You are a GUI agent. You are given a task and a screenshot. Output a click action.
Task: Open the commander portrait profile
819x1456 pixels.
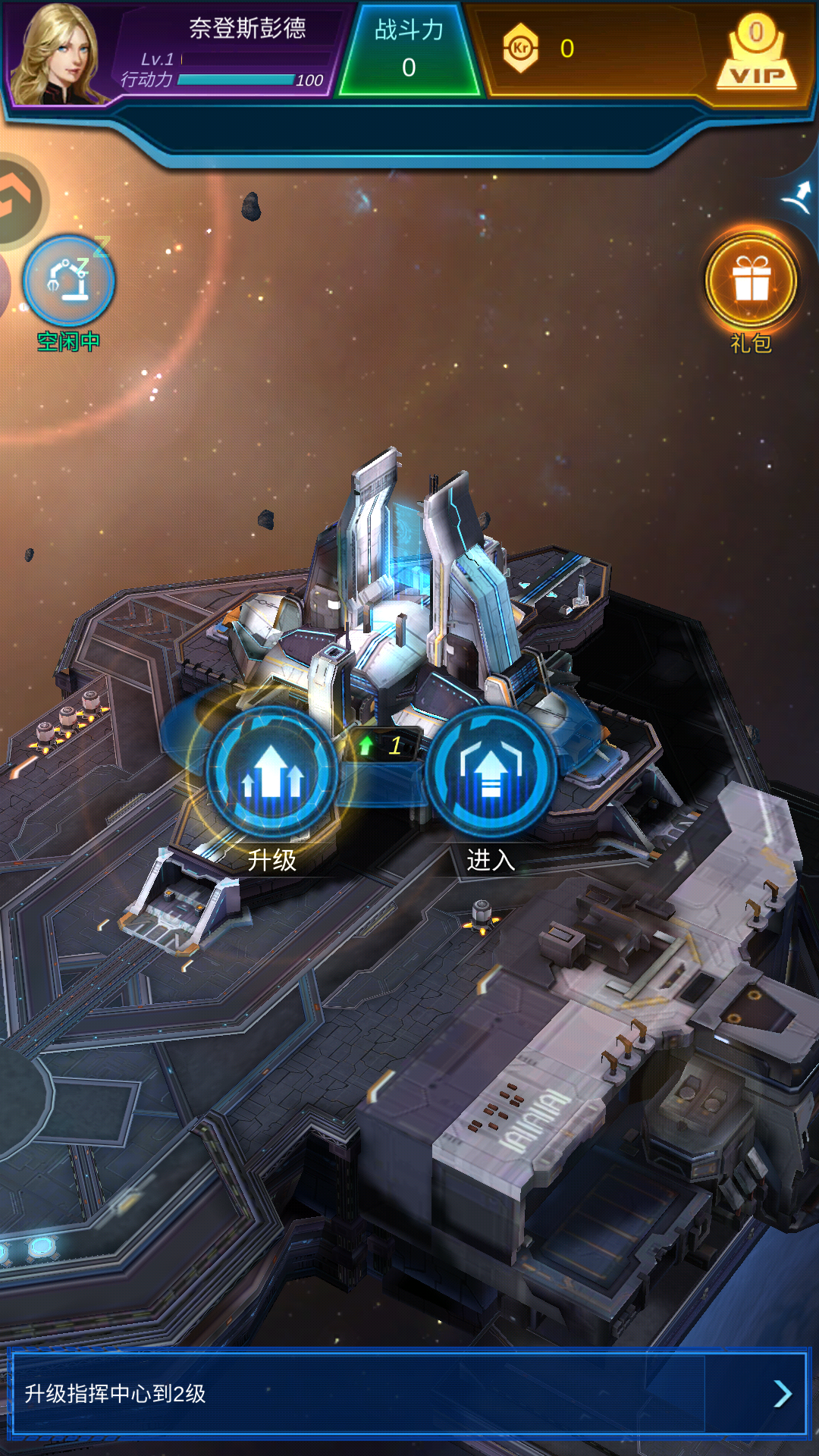tap(59, 55)
